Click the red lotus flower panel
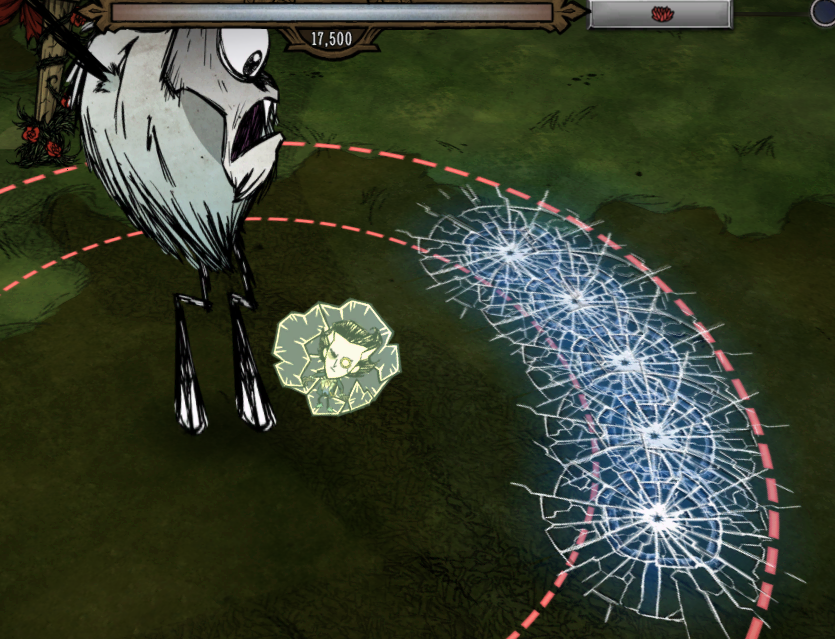The image size is (835, 639). [660, 14]
